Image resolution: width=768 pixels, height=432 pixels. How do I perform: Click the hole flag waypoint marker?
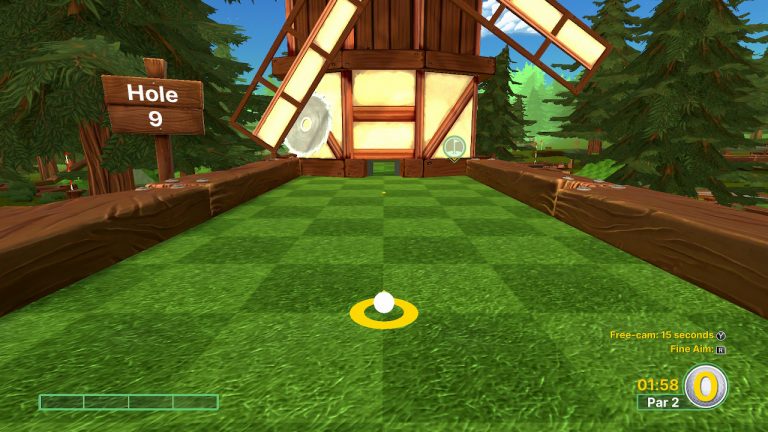455,148
